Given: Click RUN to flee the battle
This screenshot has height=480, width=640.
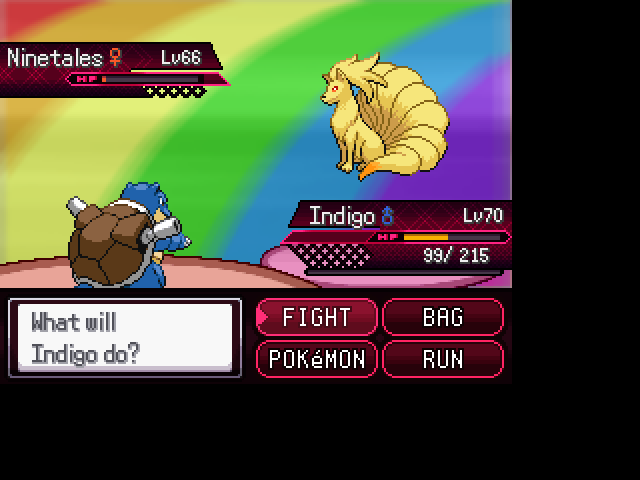Looking at the screenshot, I should pos(443,359).
